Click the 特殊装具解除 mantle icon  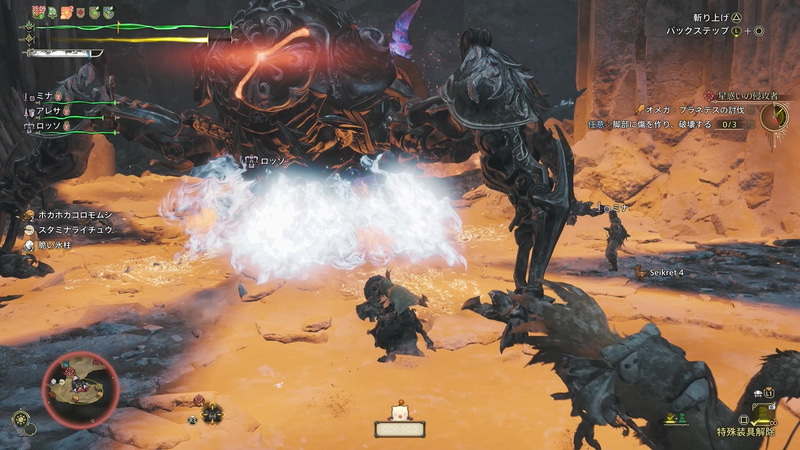[764, 412]
